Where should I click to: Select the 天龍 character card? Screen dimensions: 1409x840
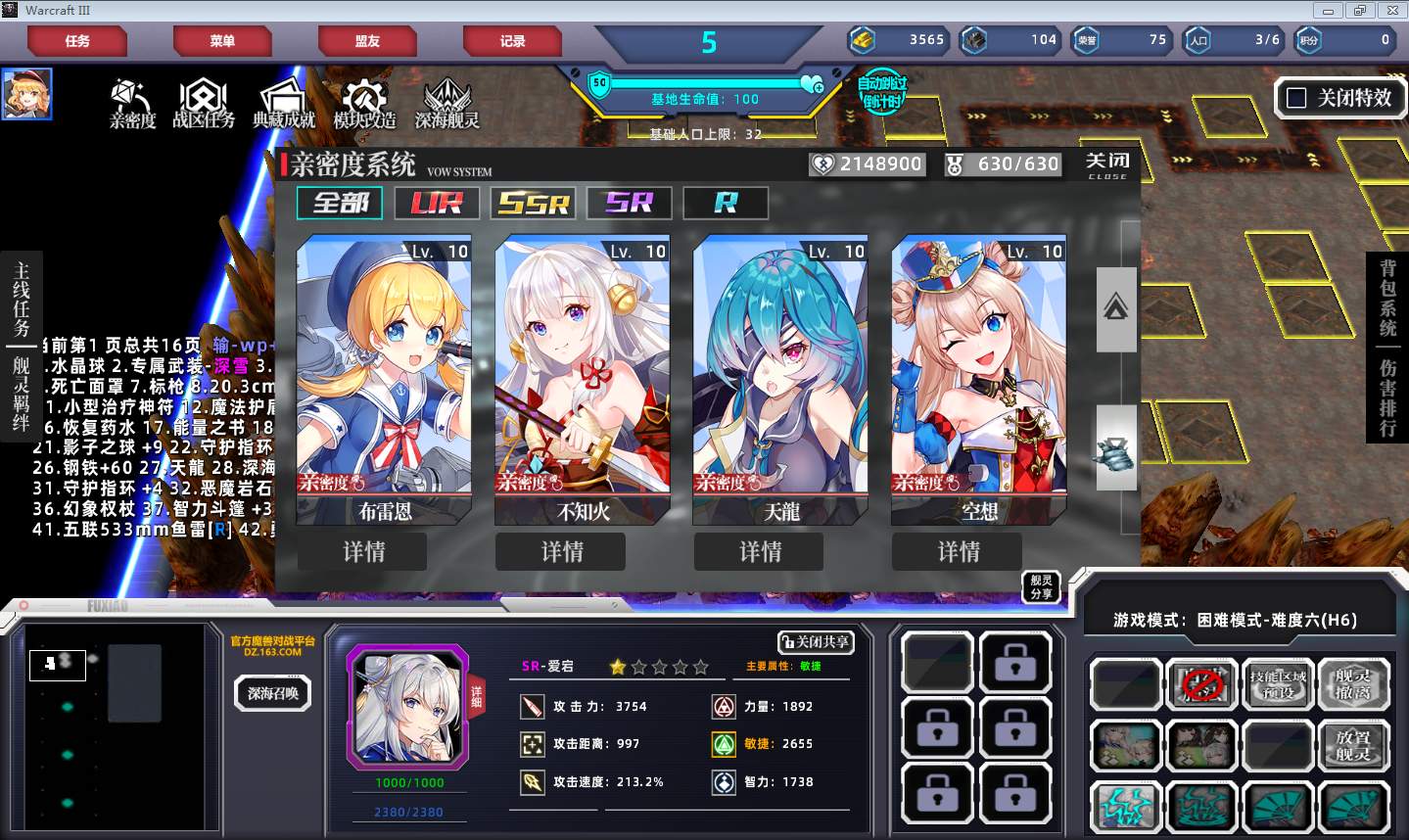[x=780, y=377]
